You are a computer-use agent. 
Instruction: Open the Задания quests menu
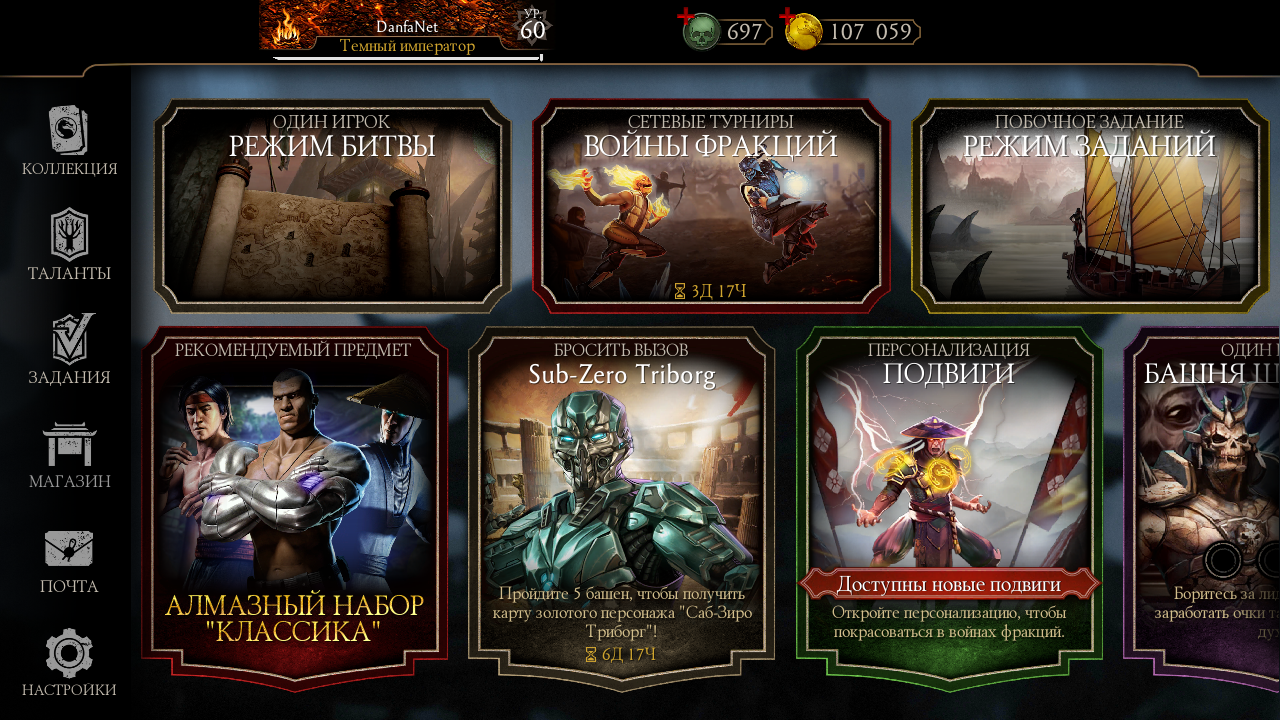click(x=69, y=350)
